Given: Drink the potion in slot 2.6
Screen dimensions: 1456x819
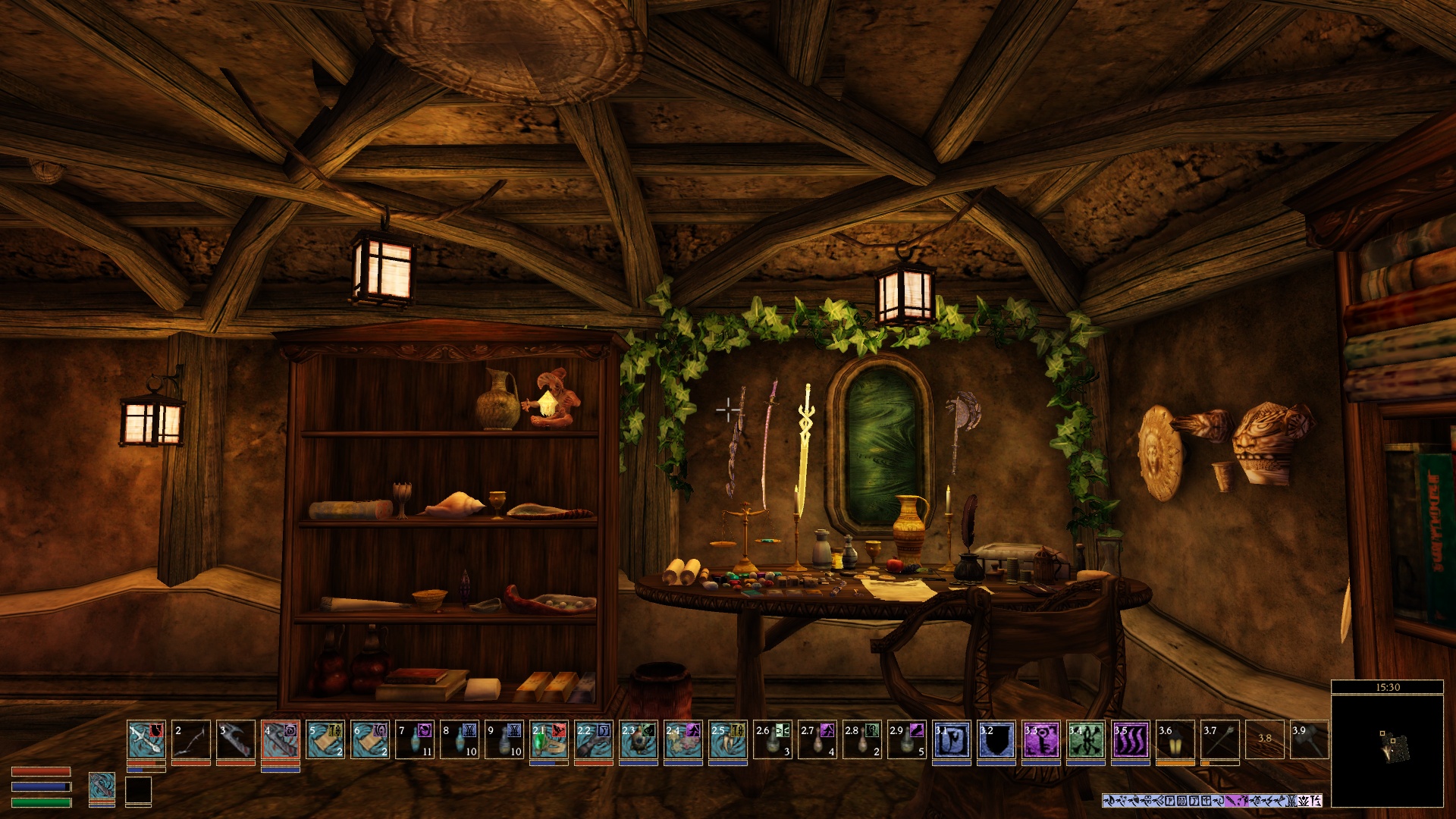Looking at the screenshot, I should (772, 739).
